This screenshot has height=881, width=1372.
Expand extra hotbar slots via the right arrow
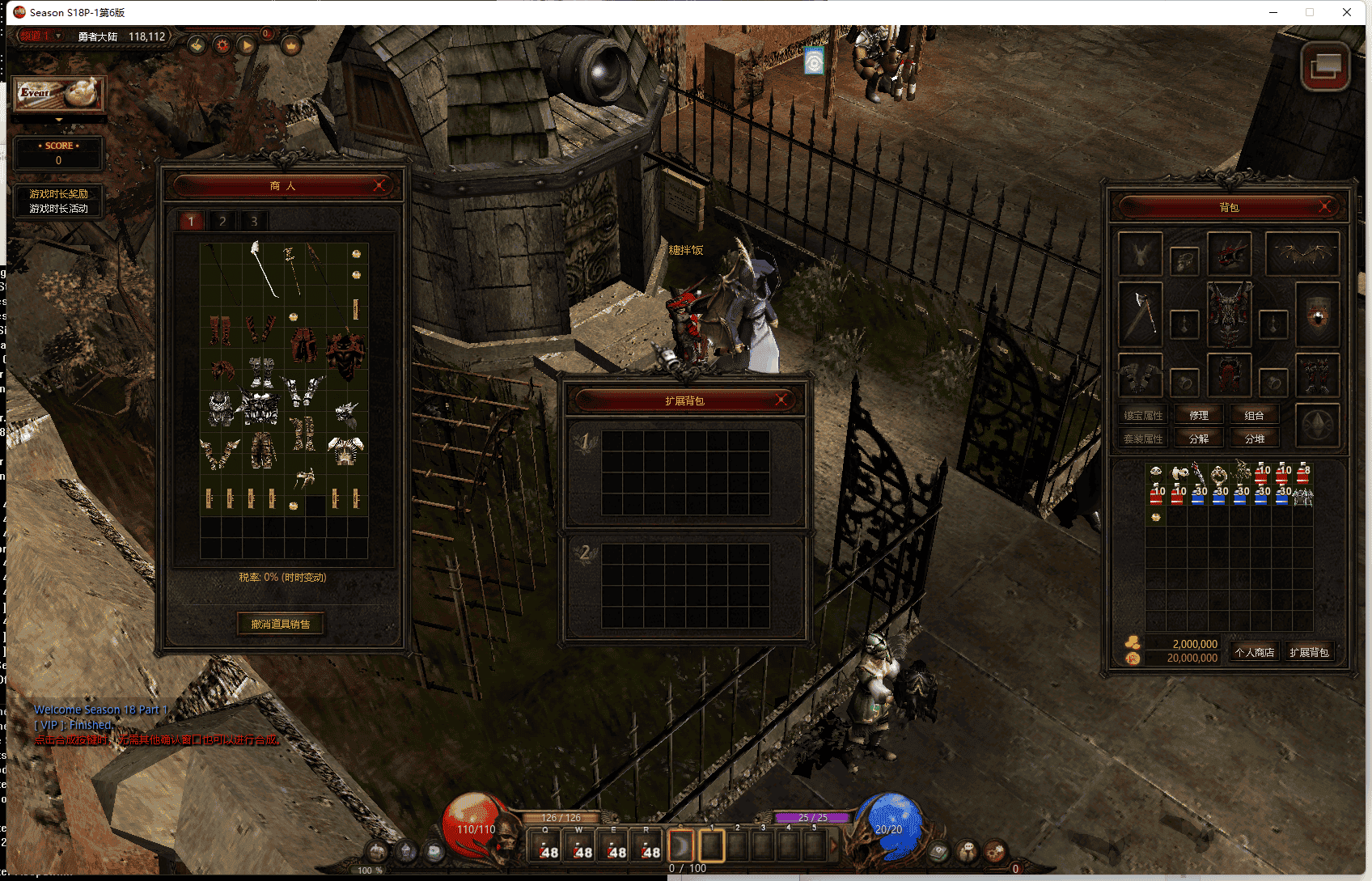point(834,845)
